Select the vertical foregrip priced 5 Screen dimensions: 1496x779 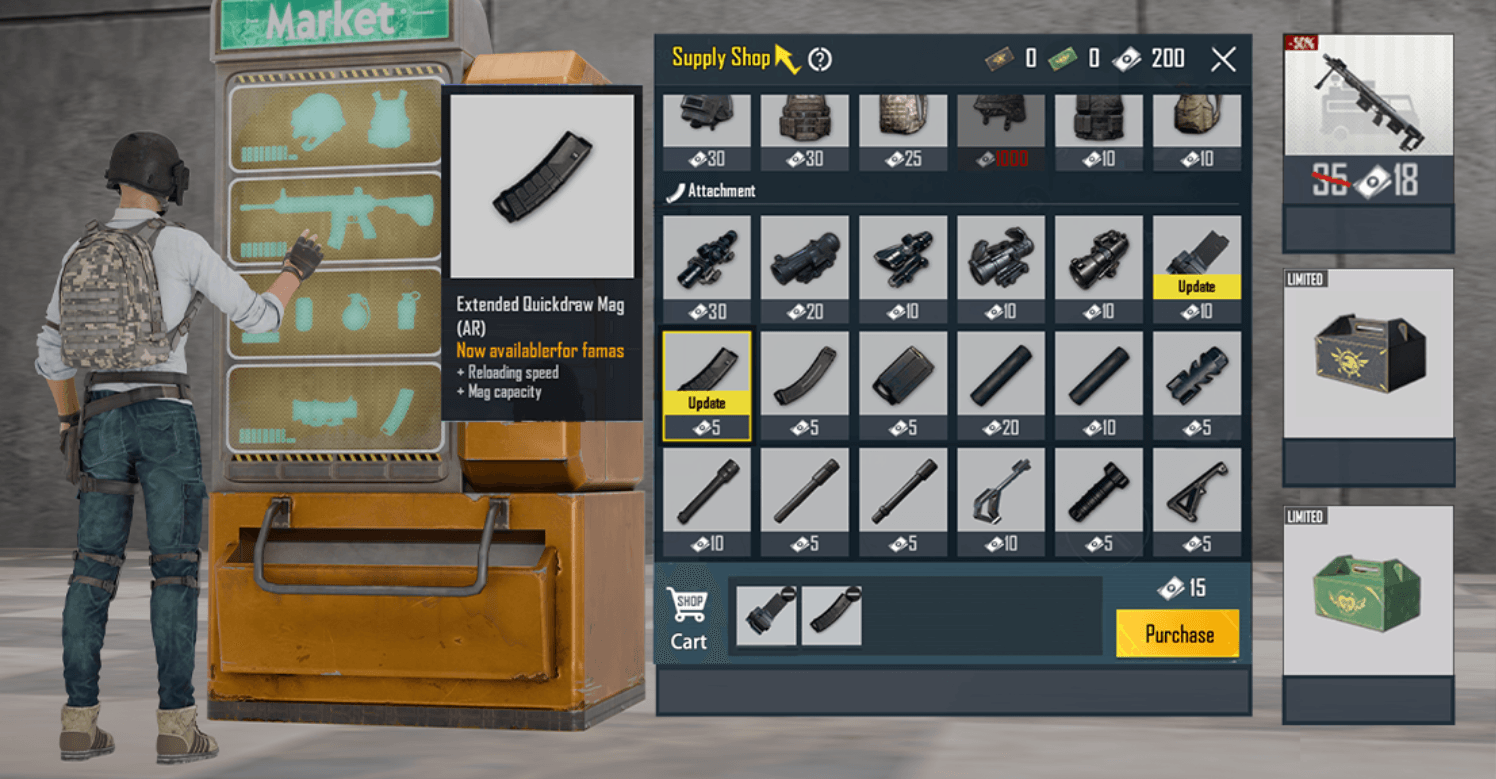click(x=1099, y=500)
